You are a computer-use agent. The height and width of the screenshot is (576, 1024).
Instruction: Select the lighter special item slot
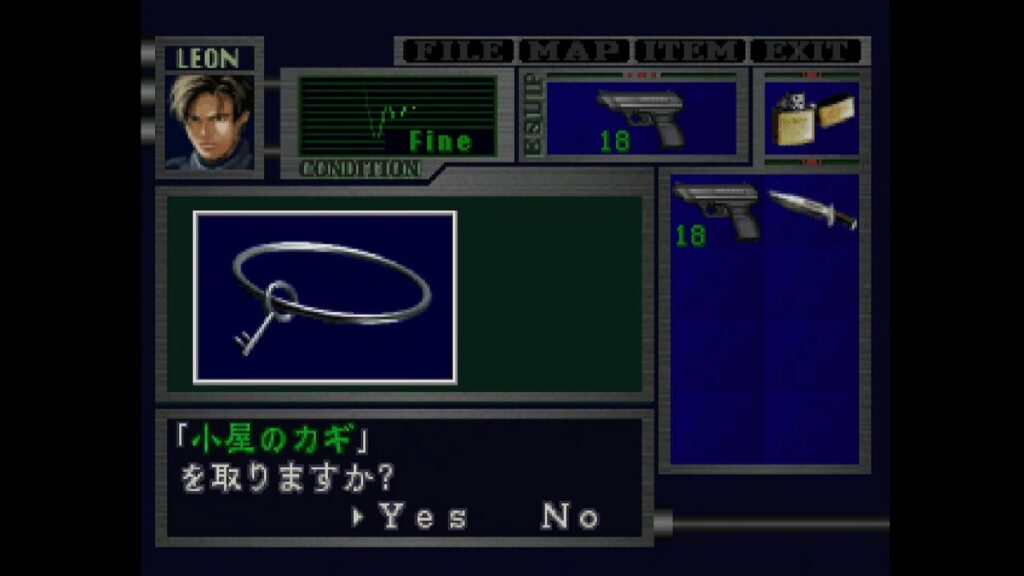[x=810, y=119]
